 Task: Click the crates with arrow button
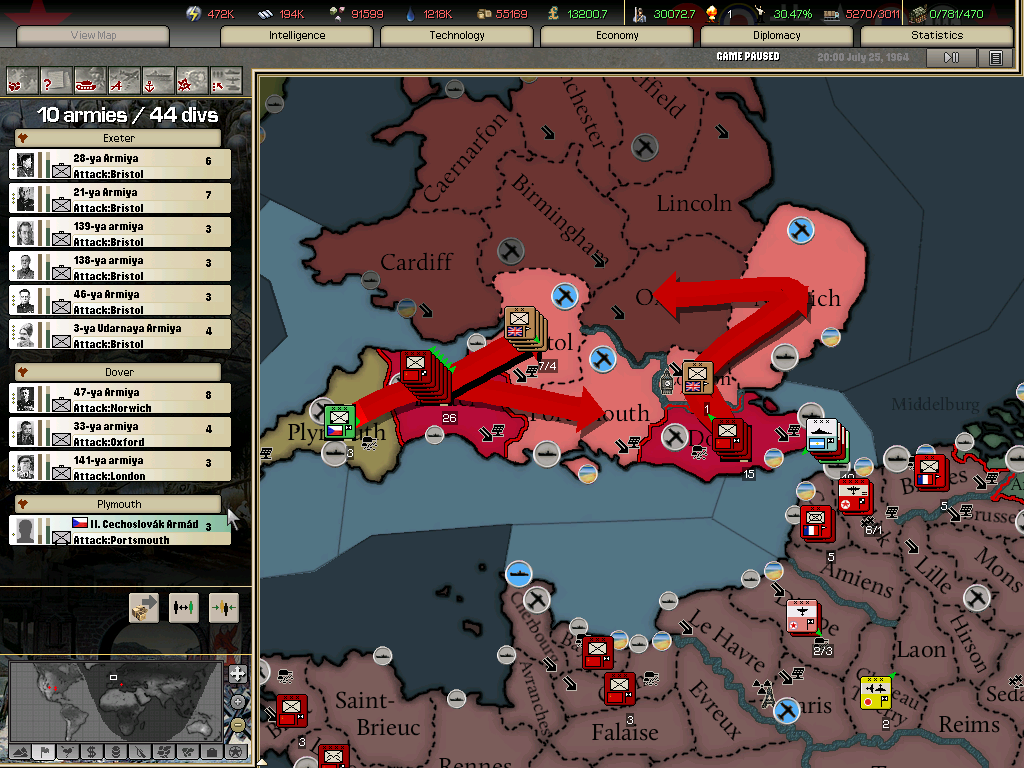pyautogui.click(x=144, y=608)
